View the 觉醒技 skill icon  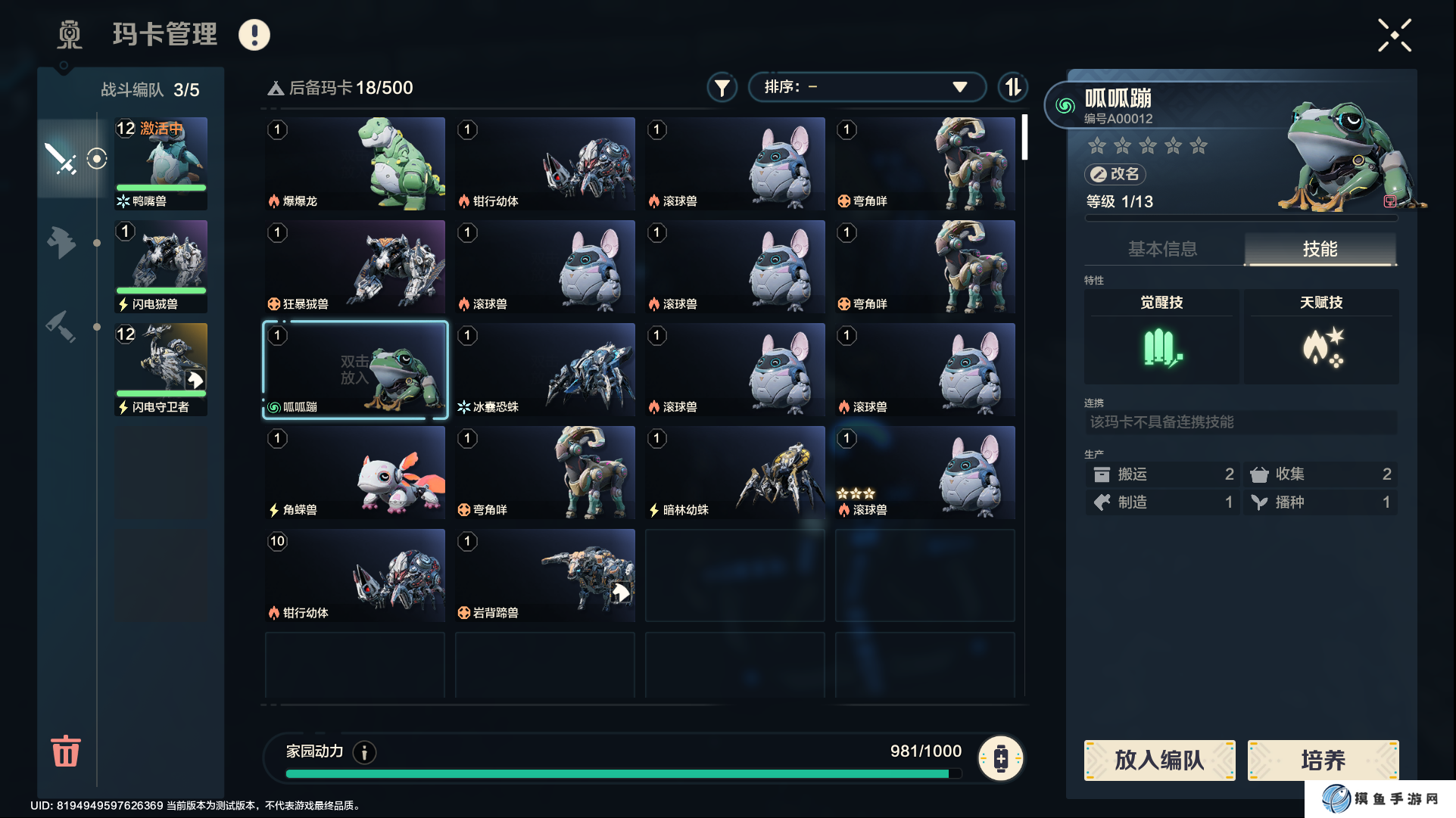(x=1161, y=348)
